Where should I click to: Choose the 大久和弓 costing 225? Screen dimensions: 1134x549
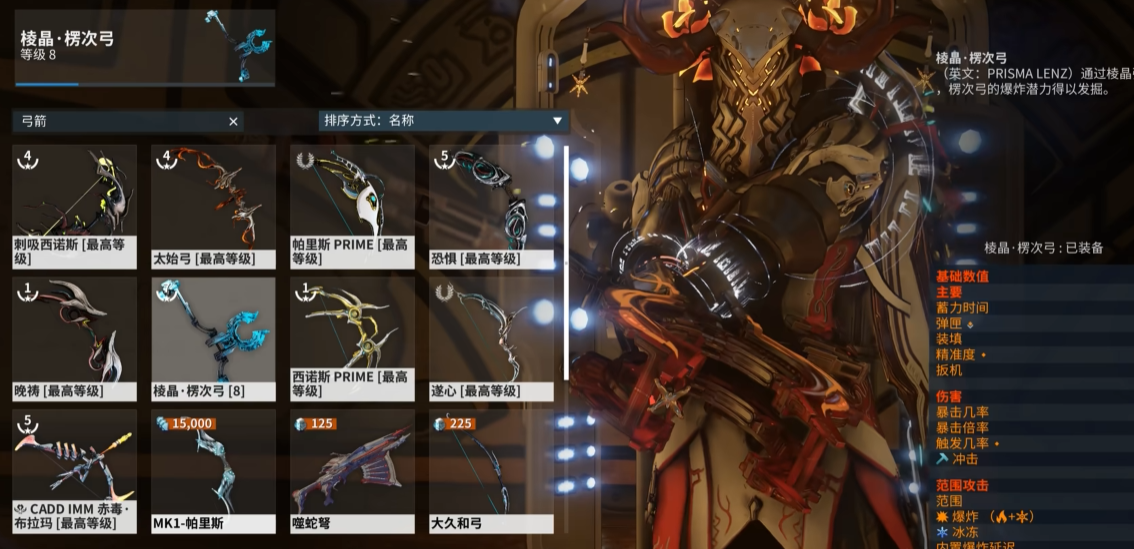click(492, 470)
